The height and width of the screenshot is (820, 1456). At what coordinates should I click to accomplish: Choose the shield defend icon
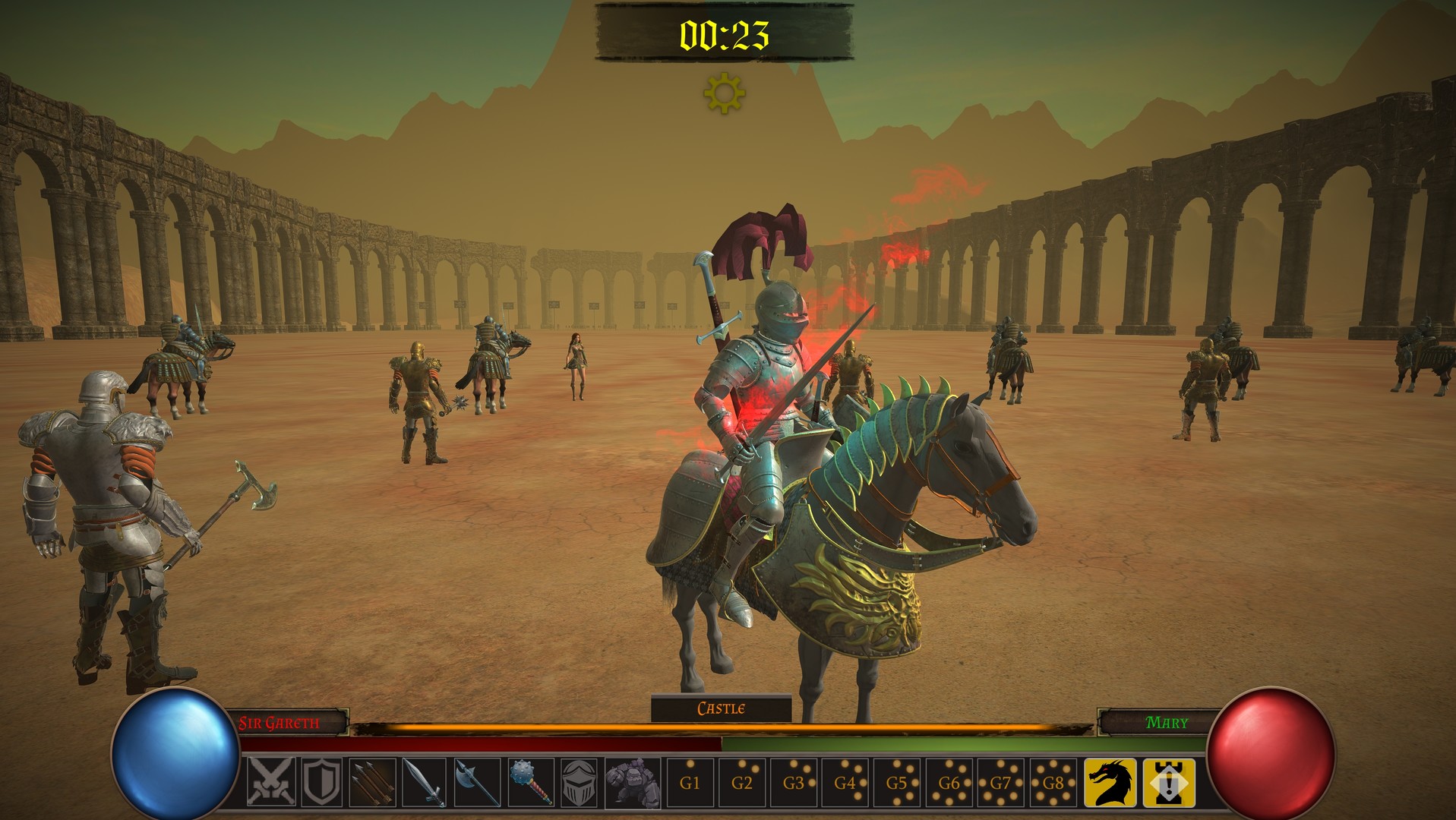pyautogui.click(x=321, y=781)
